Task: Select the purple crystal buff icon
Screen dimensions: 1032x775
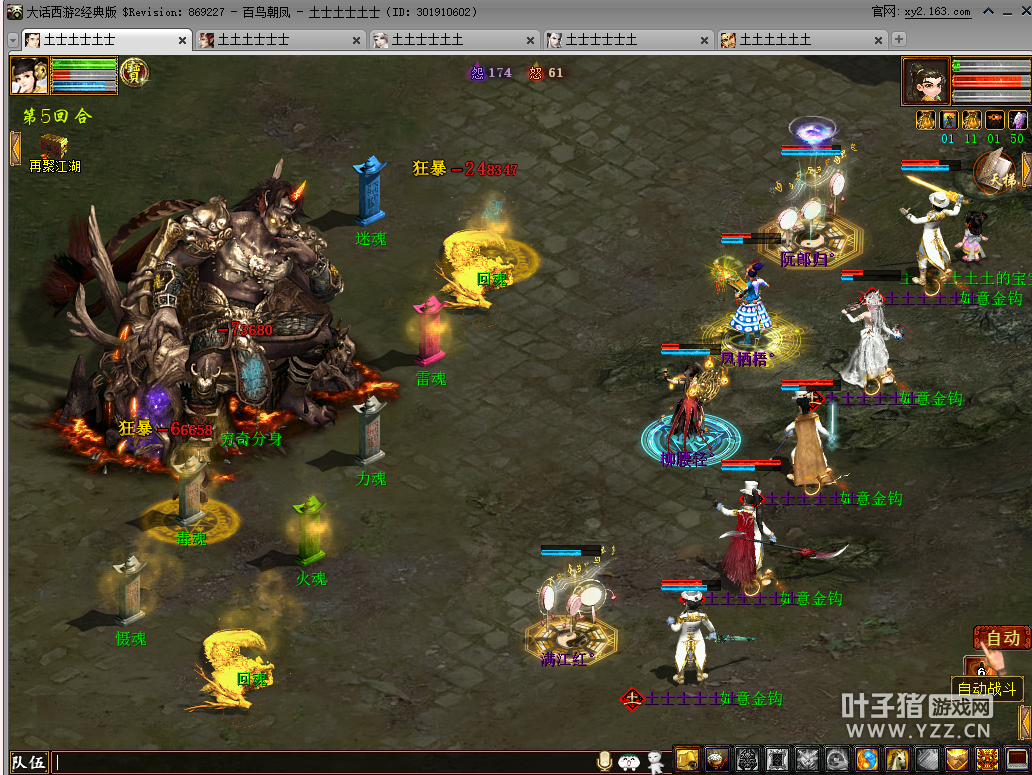Action: pyautogui.click(x=1017, y=120)
